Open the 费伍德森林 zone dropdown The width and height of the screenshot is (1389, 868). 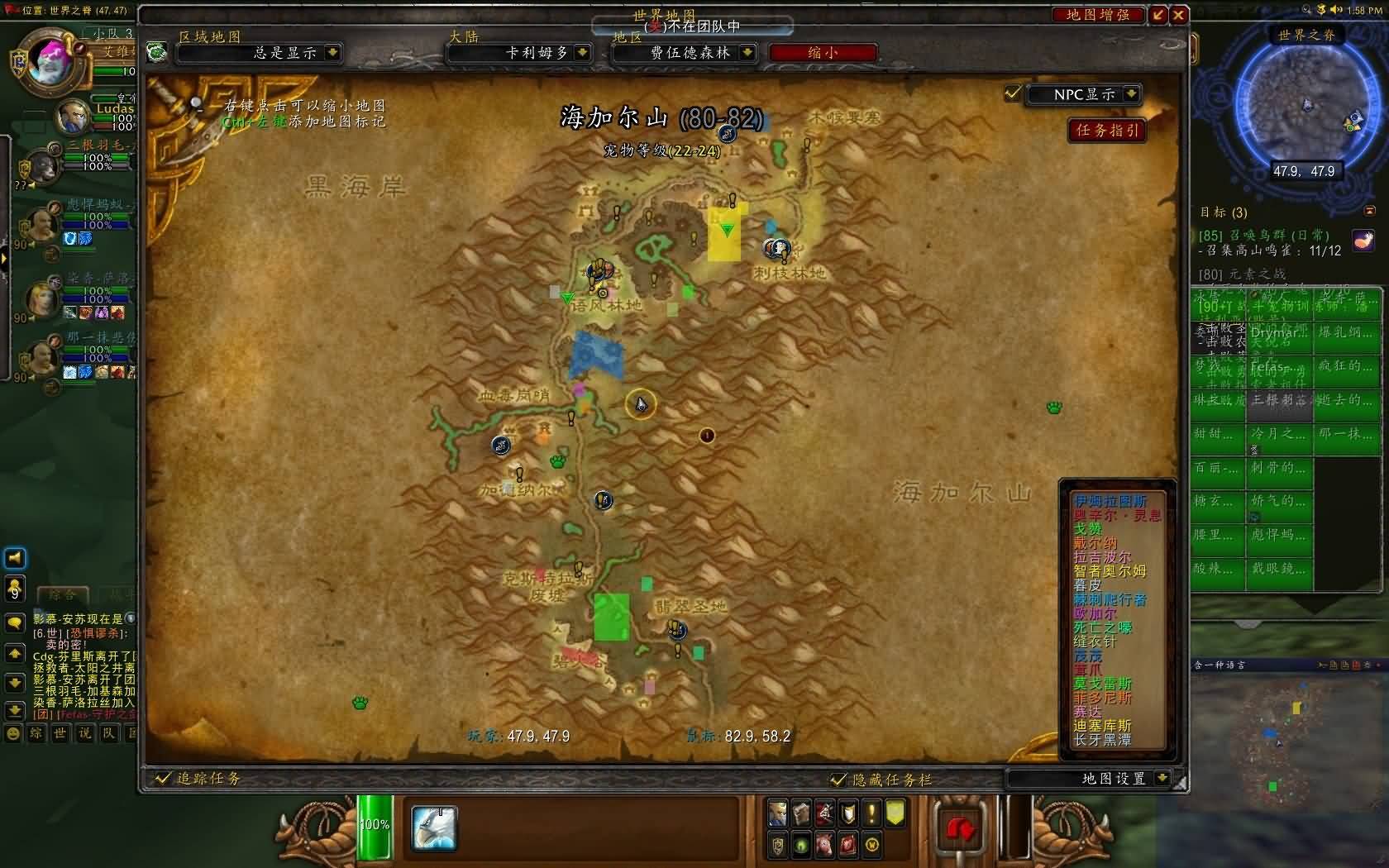click(x=747, y=52)
